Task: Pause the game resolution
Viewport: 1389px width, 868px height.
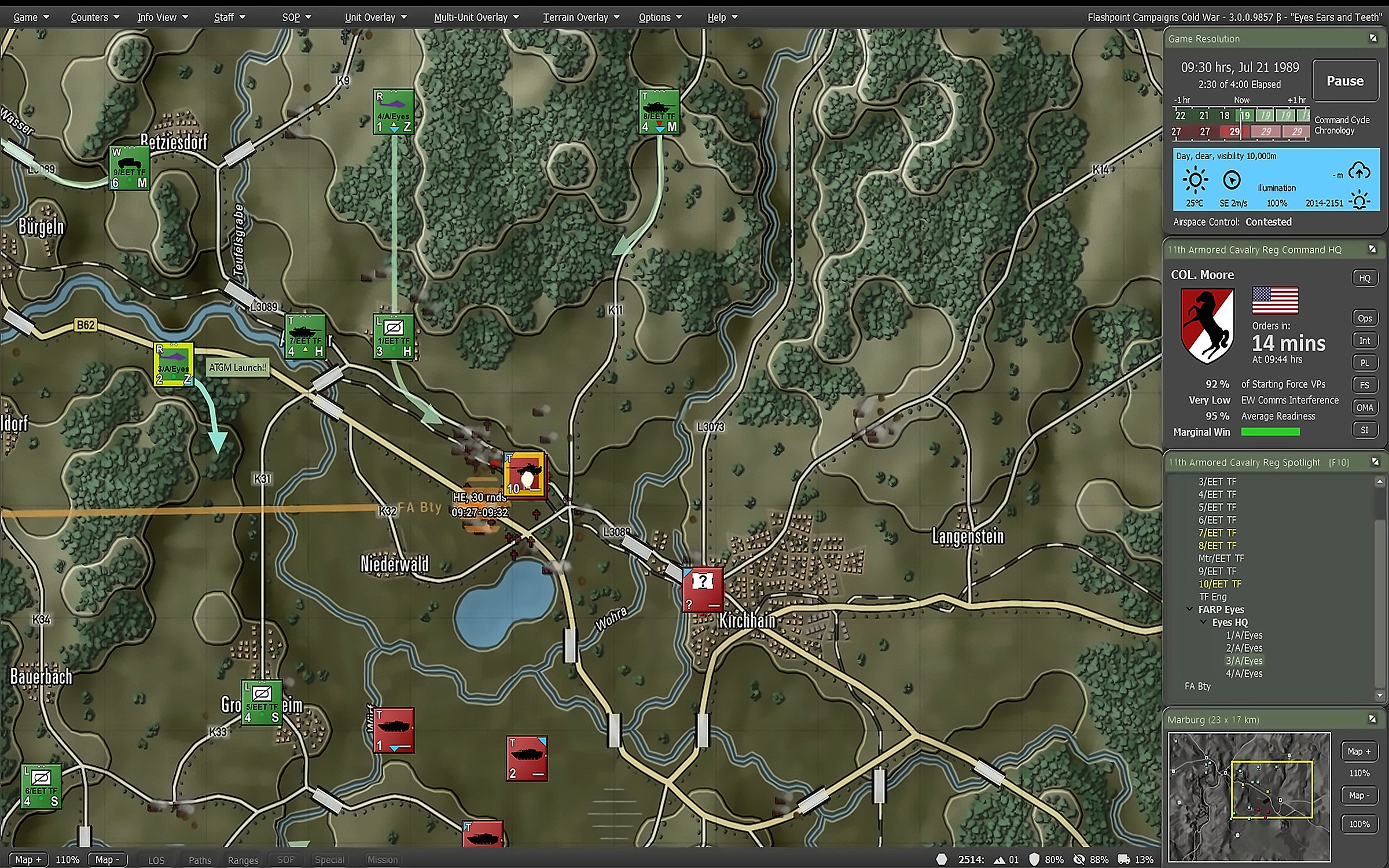Action: 1344,81
